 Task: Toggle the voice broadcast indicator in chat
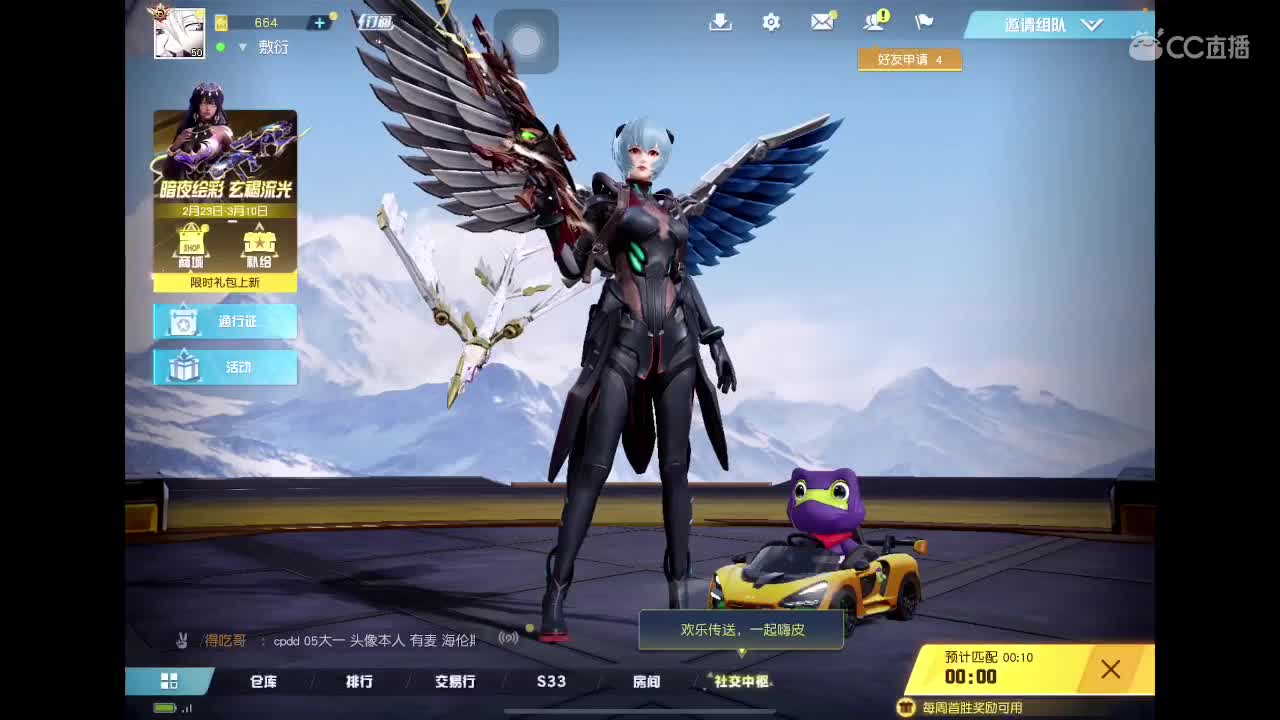(507, 638)
